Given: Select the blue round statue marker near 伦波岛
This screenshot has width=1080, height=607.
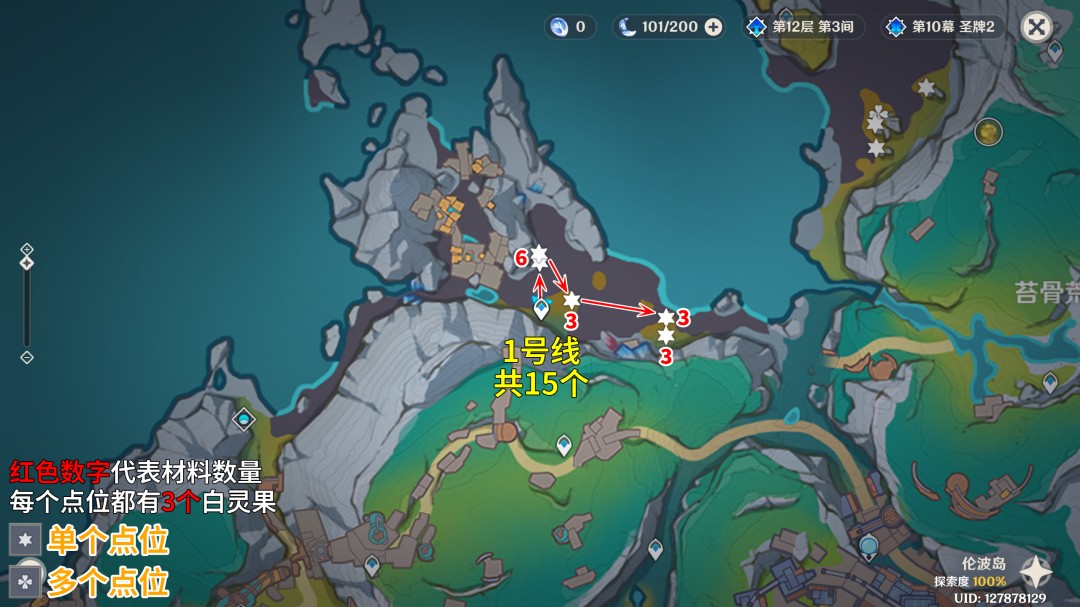Looking at the screenshot, I should [869, 546].
